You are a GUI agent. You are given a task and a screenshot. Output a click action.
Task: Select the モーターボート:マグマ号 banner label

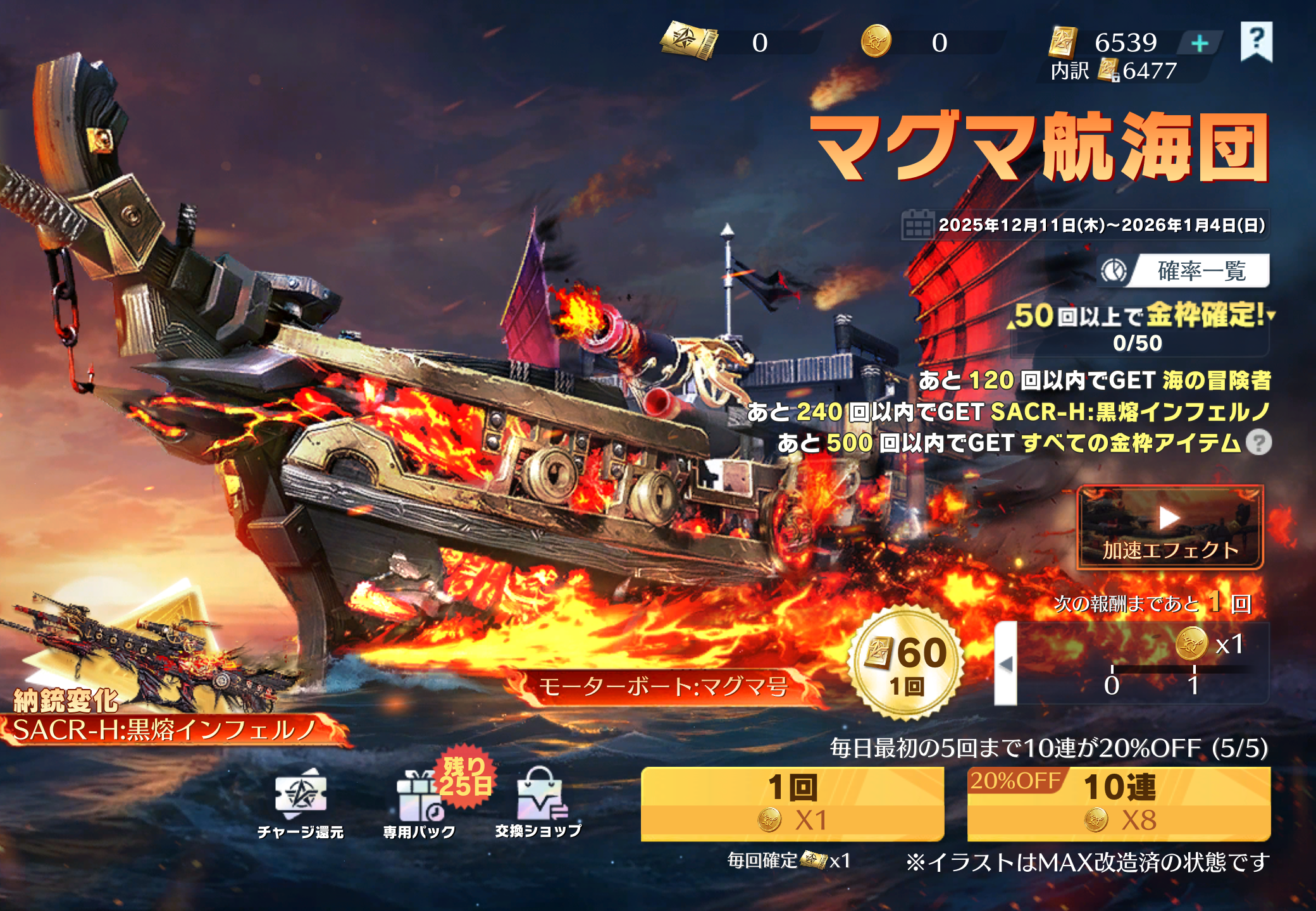pyautogui.click(x=663, y=686)
